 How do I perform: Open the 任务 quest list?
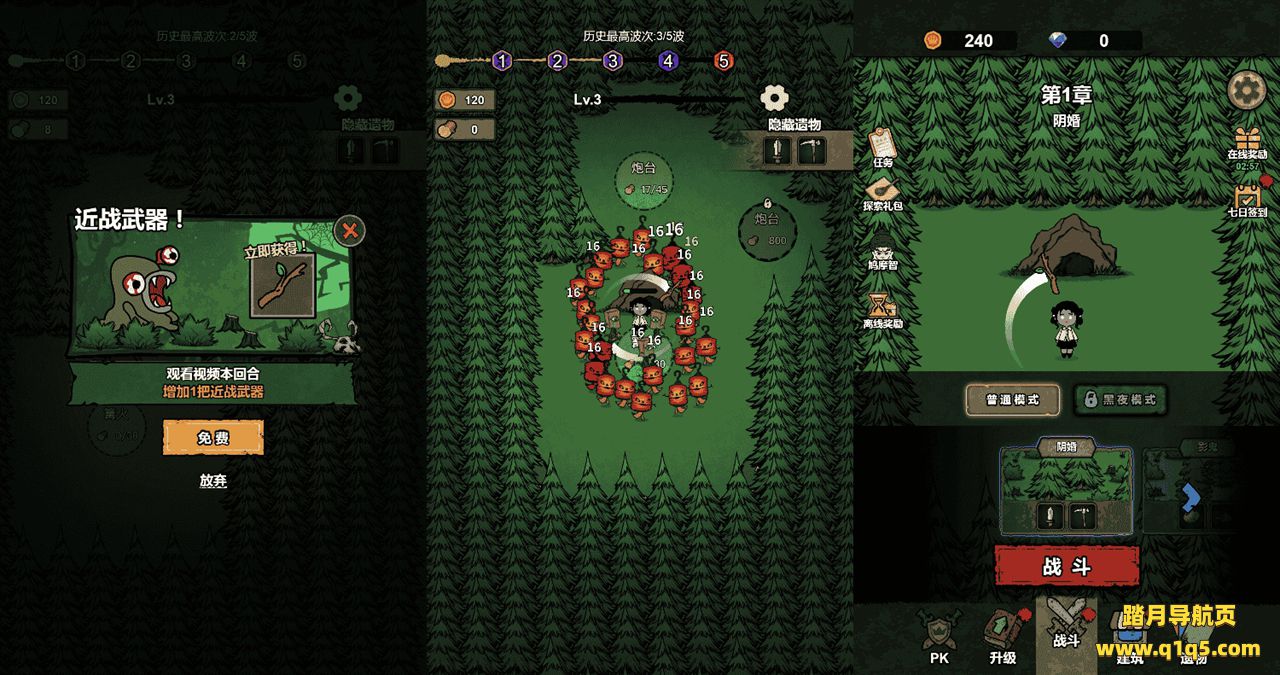point(882,146)
